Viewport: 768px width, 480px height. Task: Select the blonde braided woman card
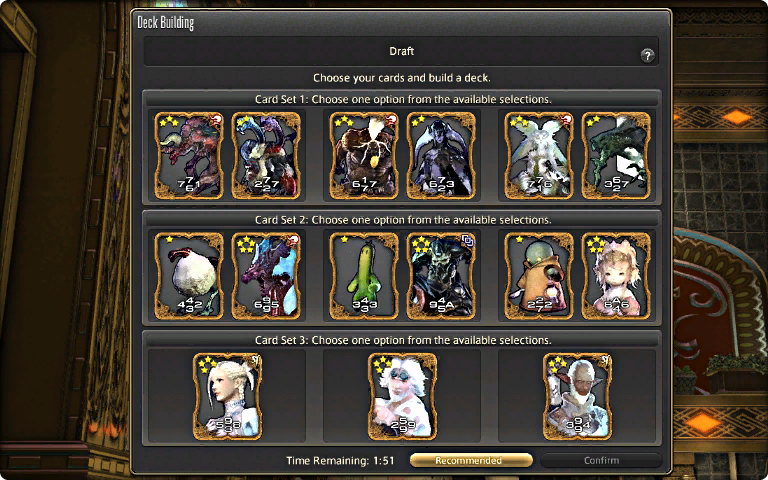[227, 396]
